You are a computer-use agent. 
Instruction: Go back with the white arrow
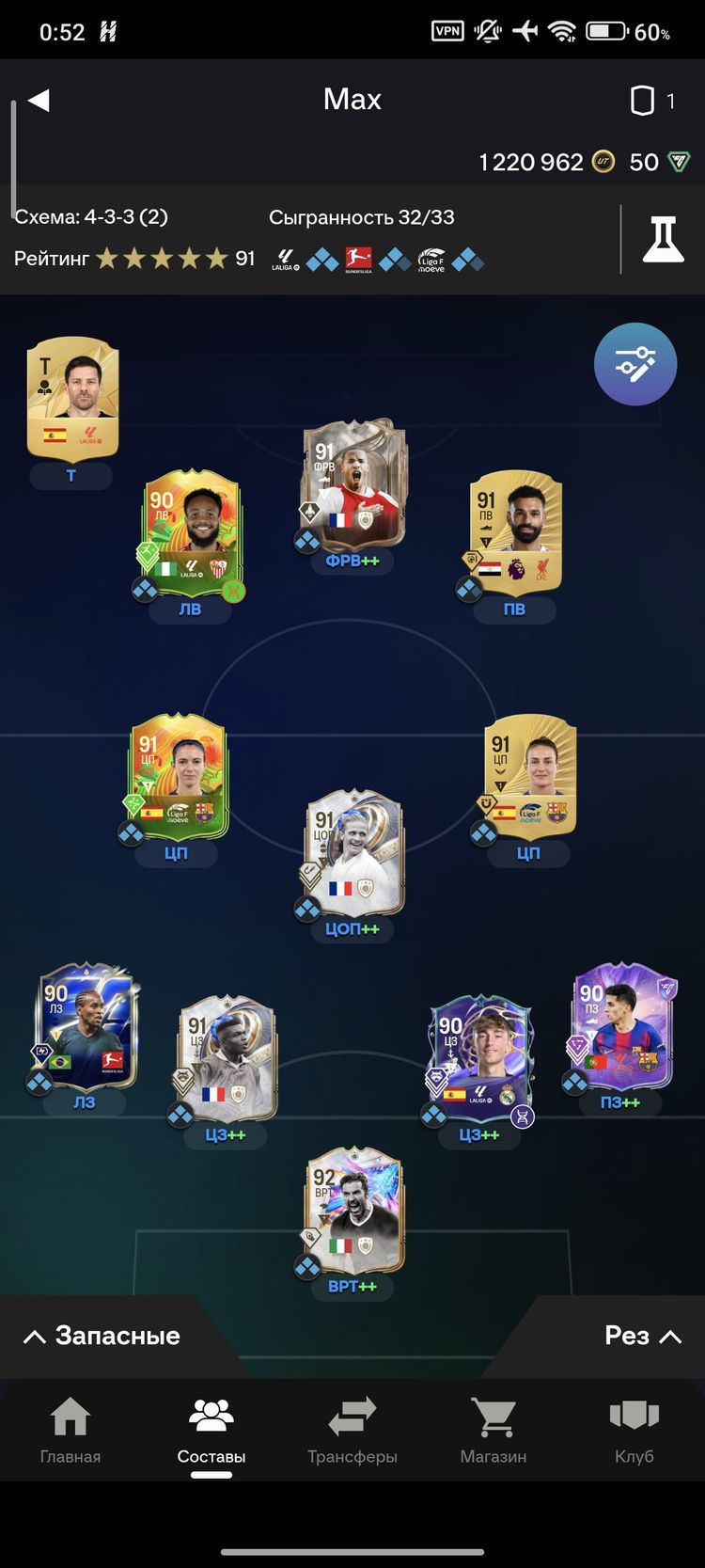click(39, 101)
